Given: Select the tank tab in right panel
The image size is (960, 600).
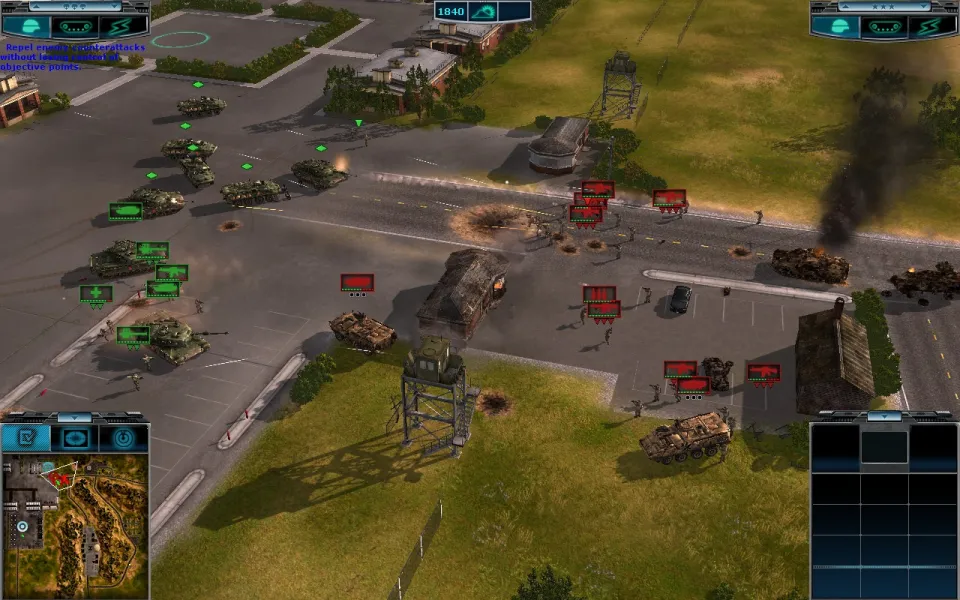Looking at the screenshot, I should 884,25.
